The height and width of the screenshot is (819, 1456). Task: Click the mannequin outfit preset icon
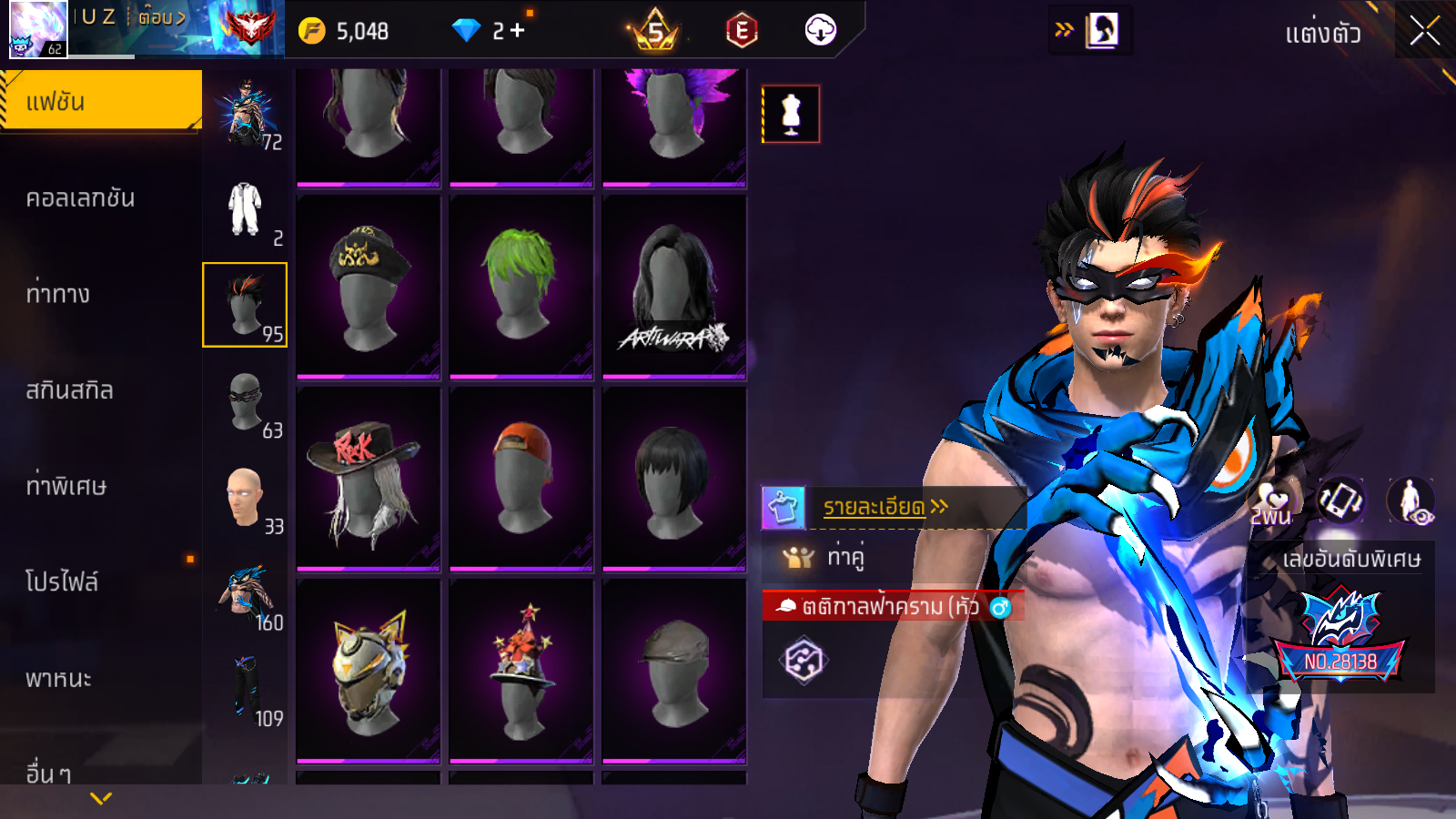pos(791,115)
